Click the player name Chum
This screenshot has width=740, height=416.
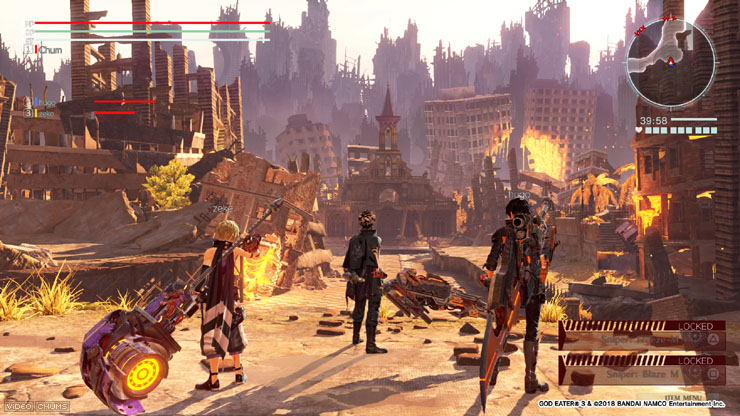(x=50, y=49)
